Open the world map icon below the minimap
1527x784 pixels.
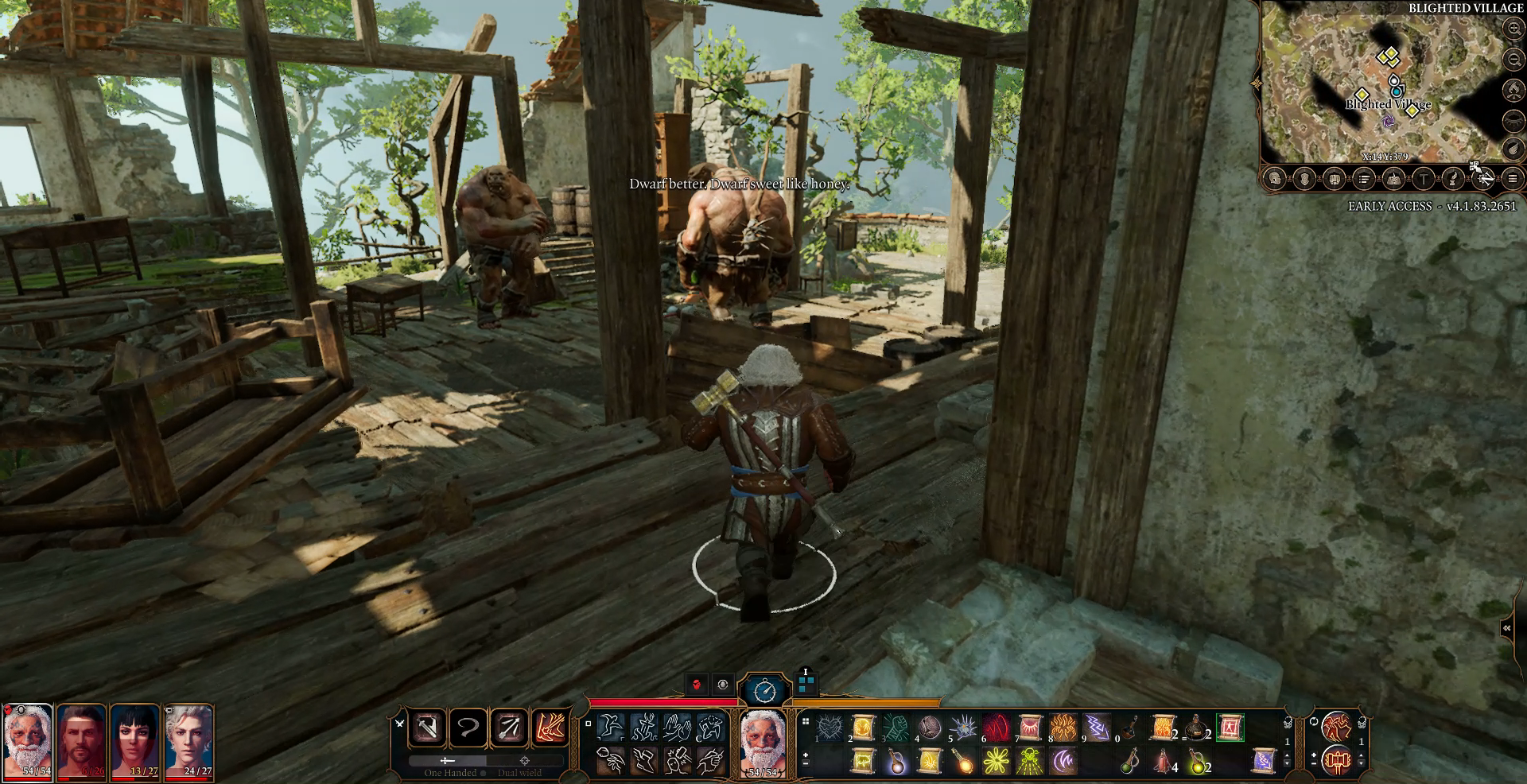point(1394,179)
